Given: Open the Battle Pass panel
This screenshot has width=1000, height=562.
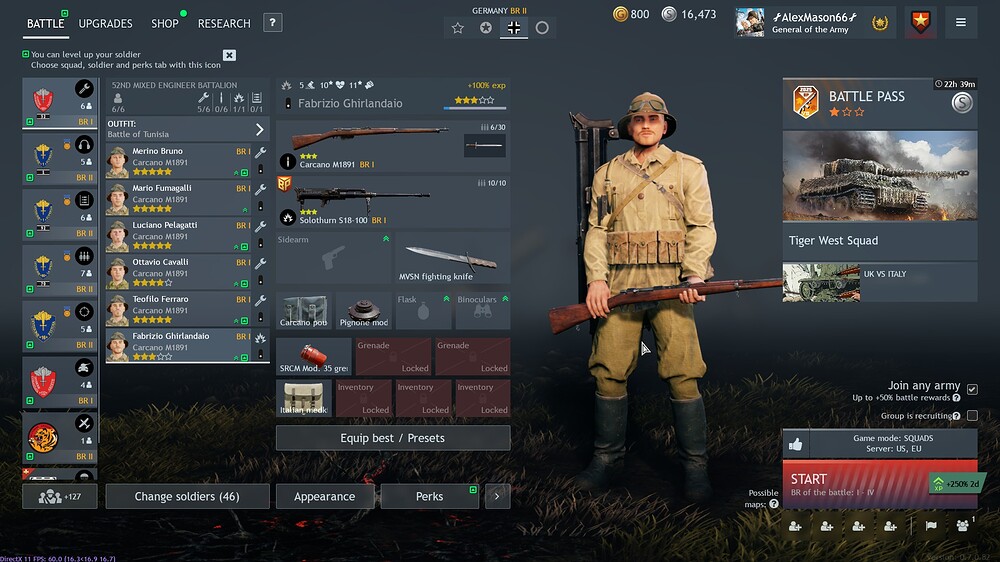Looking at the screenshot, I should 879,103.
